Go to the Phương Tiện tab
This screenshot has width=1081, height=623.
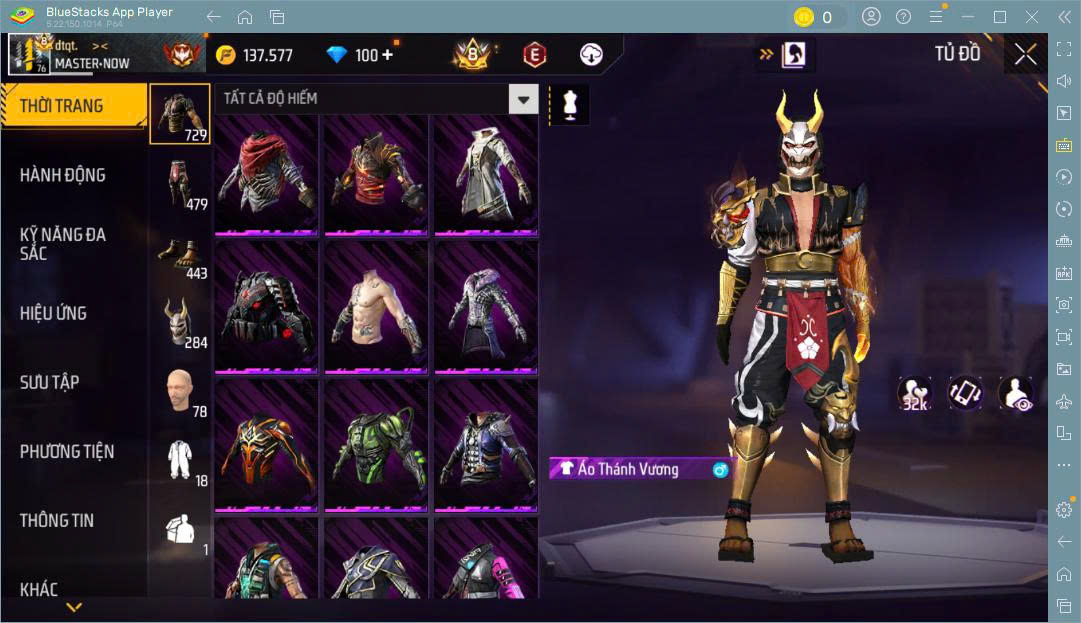67,451
